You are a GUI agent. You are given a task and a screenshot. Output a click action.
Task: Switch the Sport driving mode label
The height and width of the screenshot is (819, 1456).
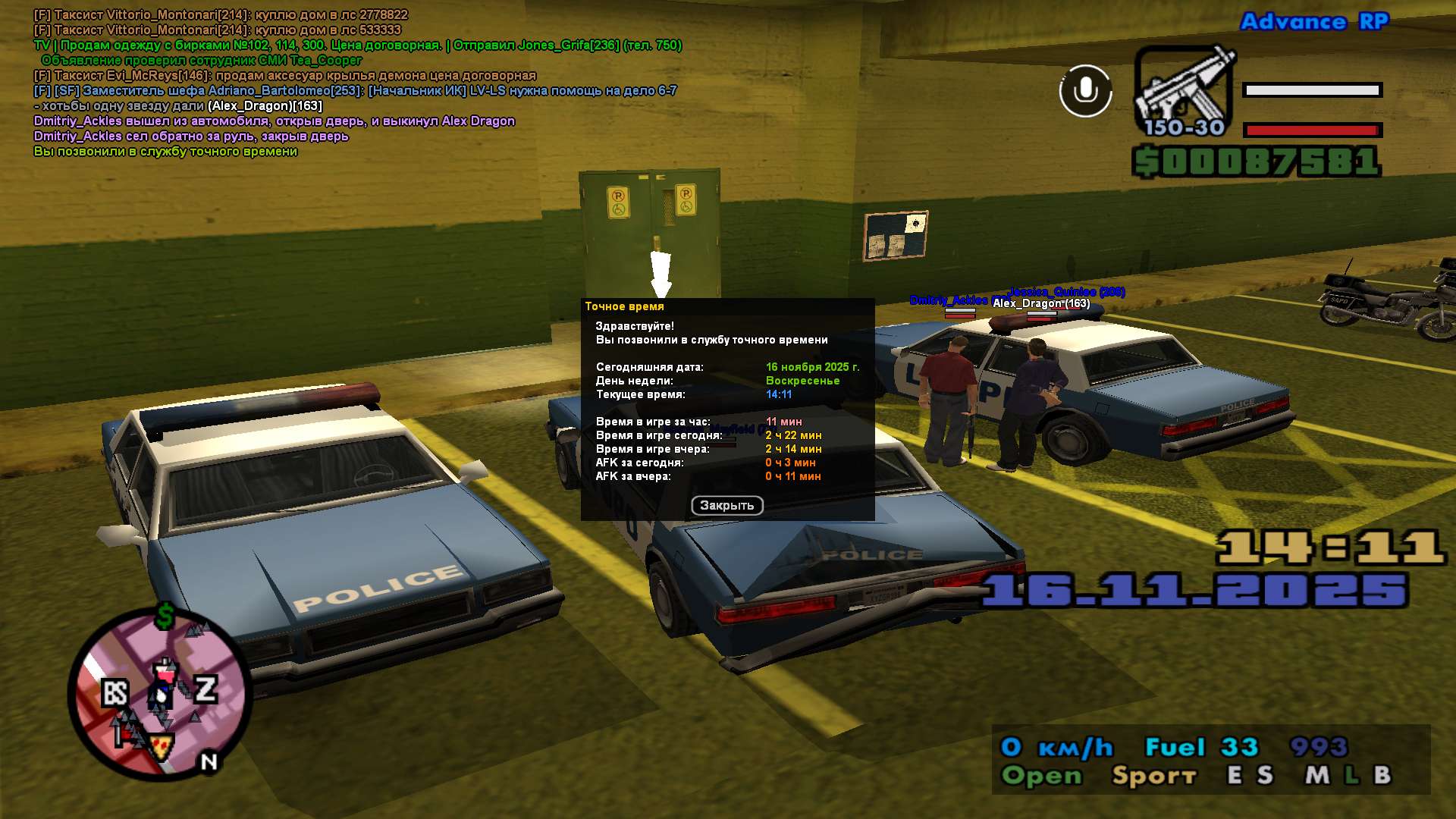pyautogui.click(x=1153, y=775)
